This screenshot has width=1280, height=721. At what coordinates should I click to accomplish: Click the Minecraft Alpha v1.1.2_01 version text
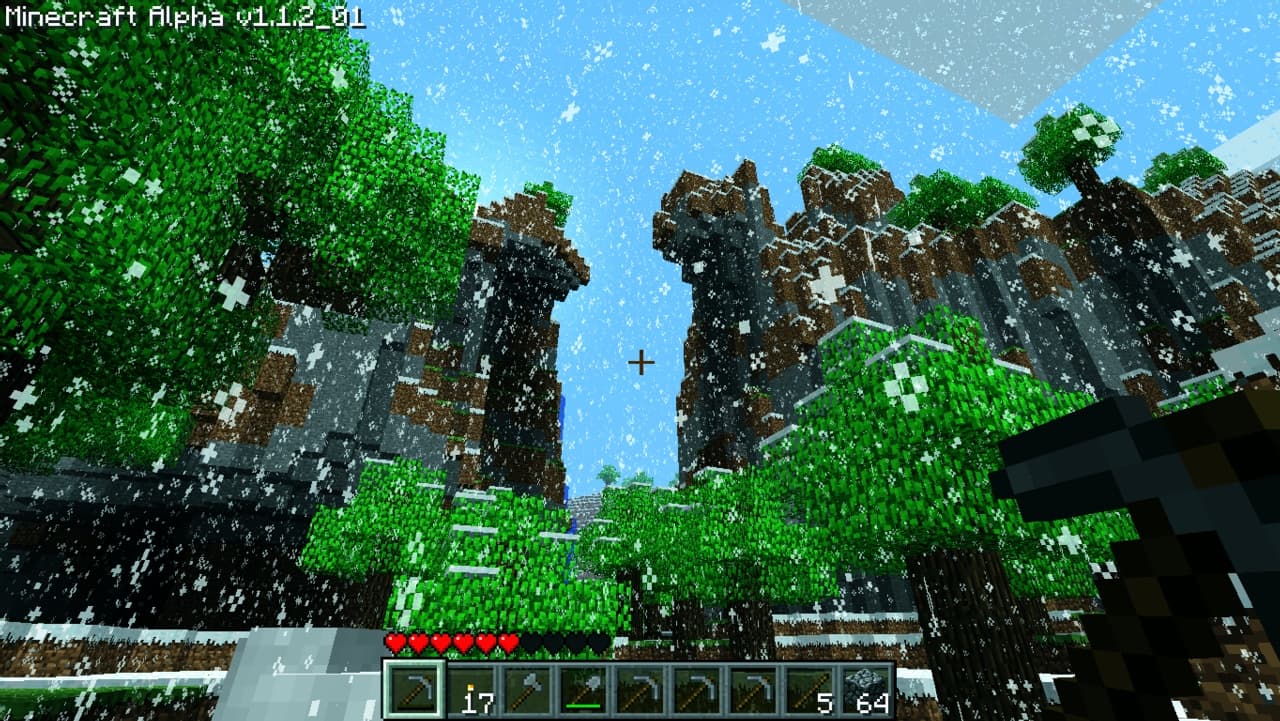[185, 14]
